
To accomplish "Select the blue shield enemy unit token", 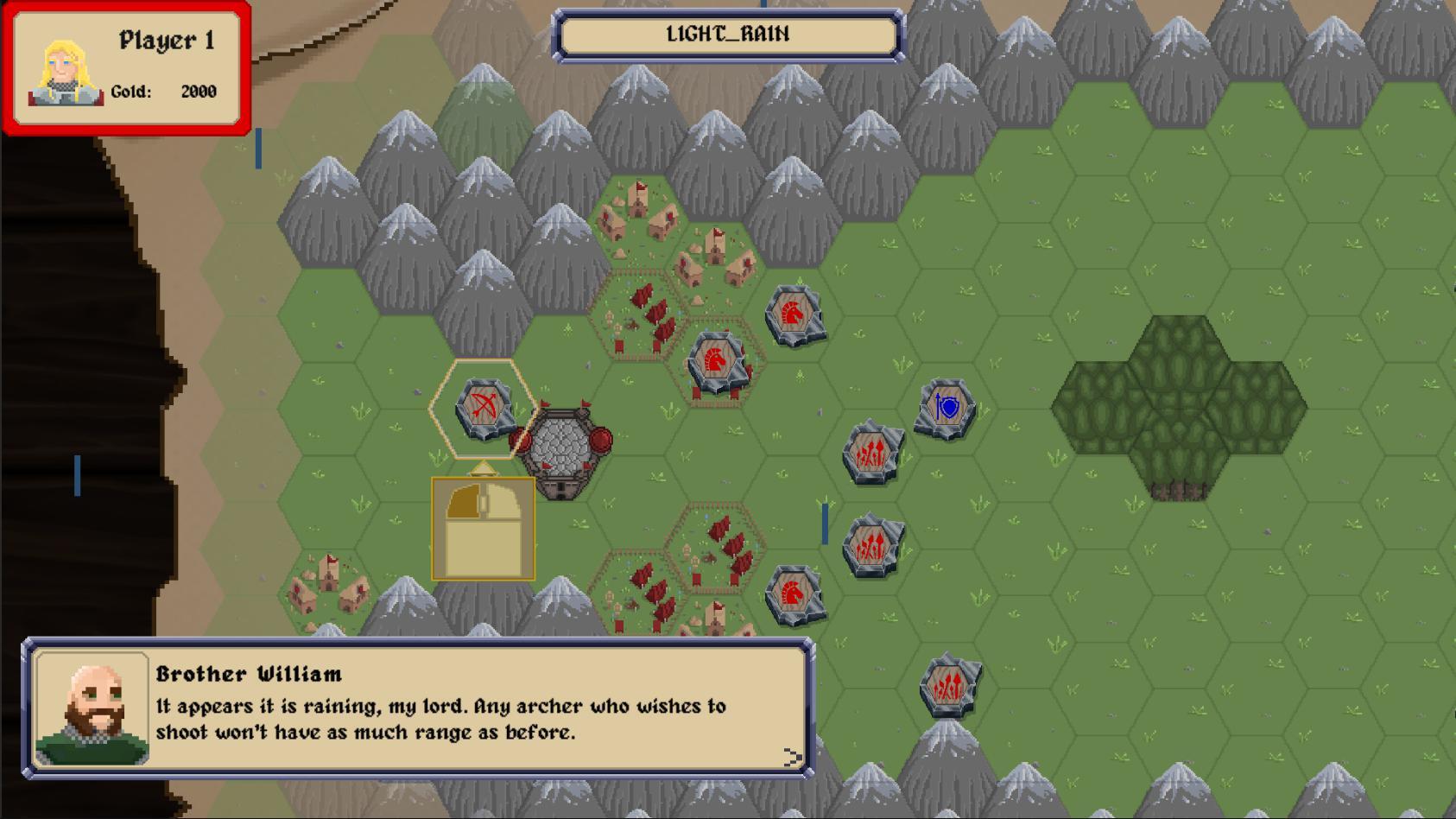I will (x=946, y=408).
